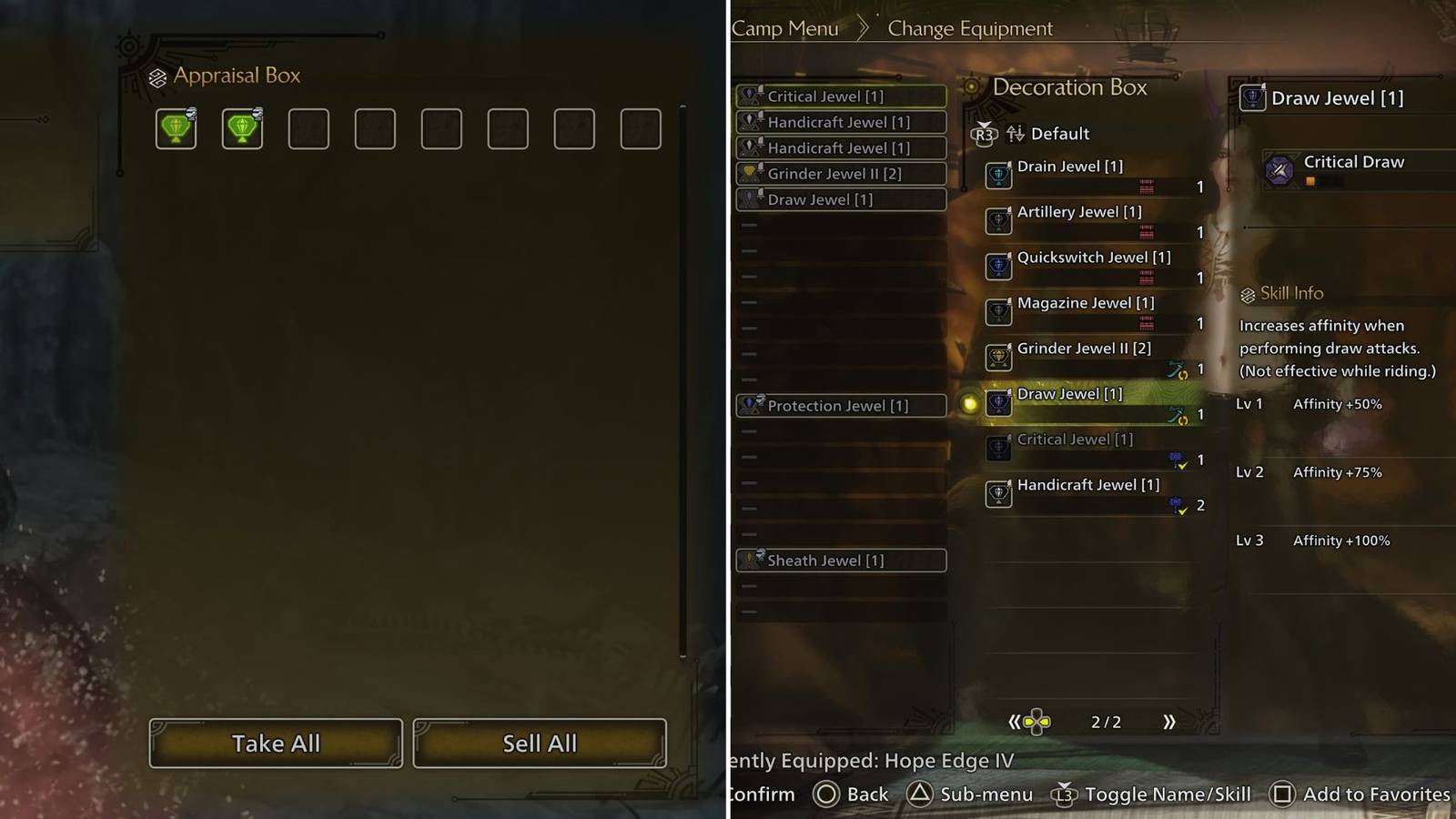1456x819 pixels.
Task: Select the Drain Jewel icon in the Decoration Box
Action: (998, 176)
